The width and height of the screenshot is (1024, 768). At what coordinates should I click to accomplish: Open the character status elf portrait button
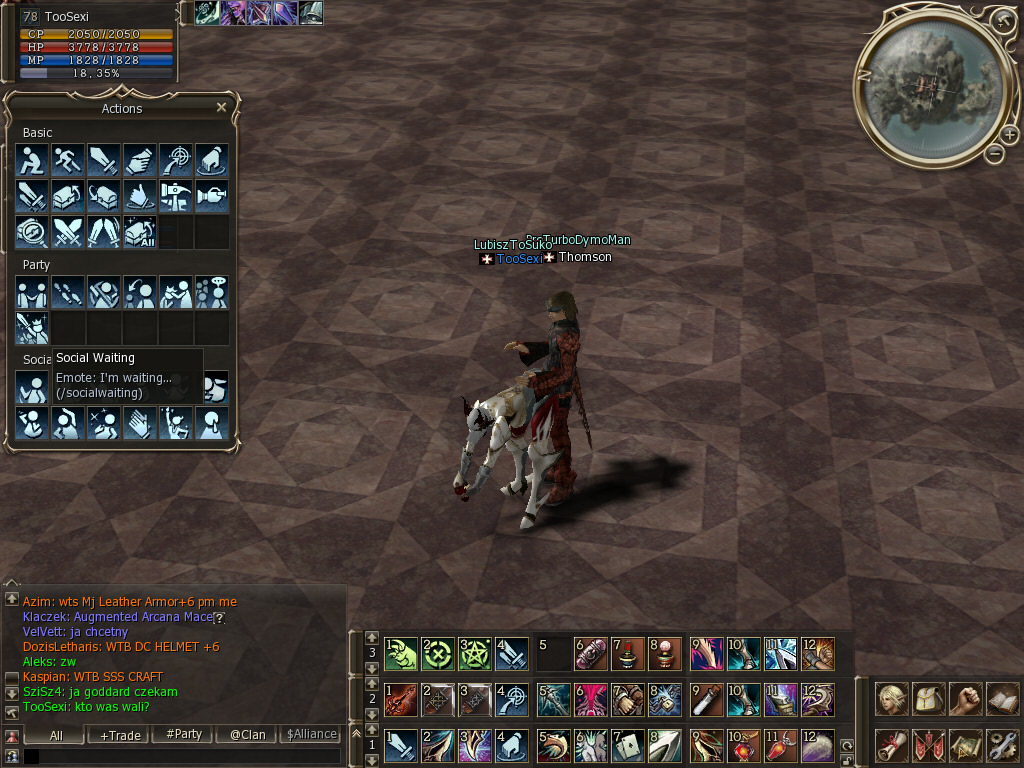[x=892, y=699]
